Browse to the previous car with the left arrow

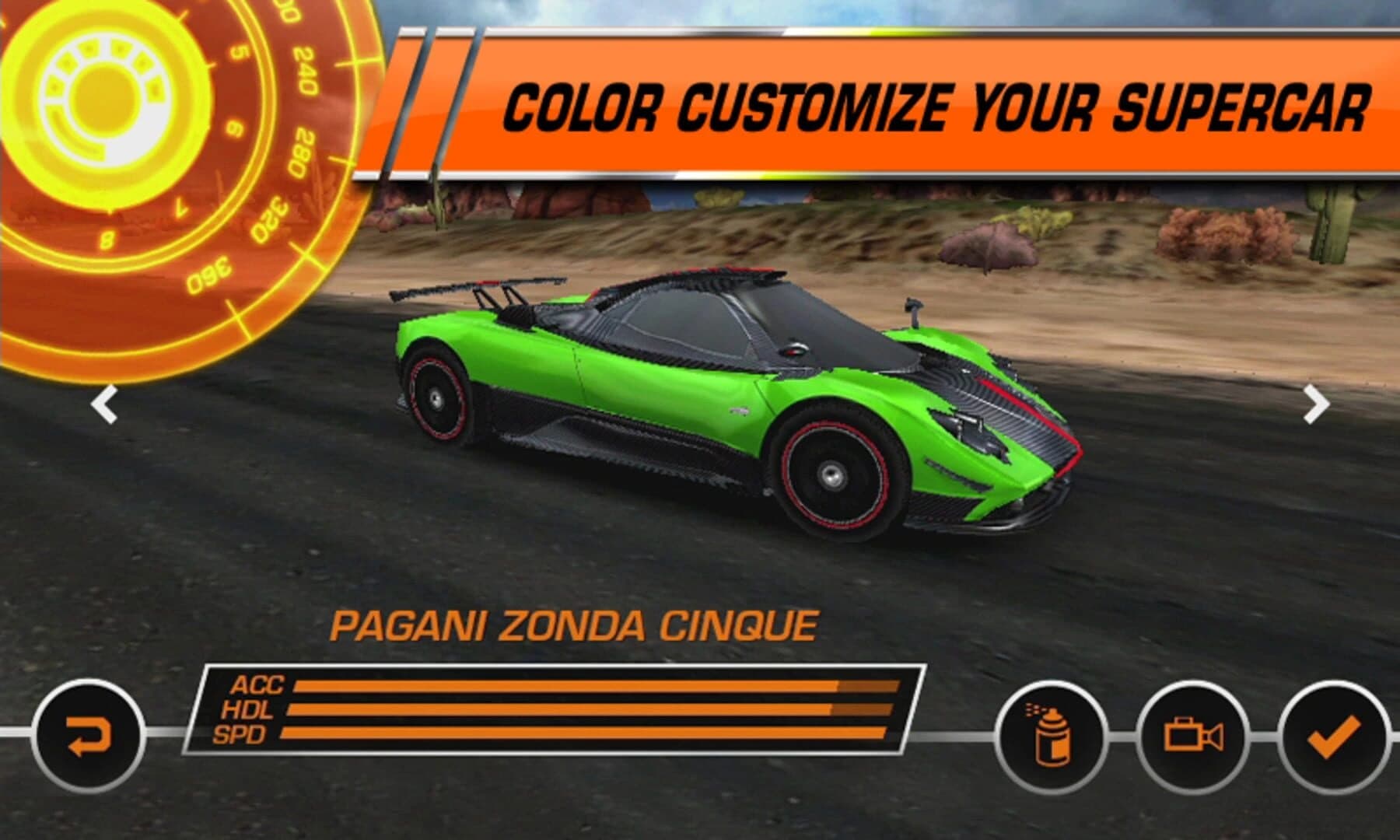point(103,402)
